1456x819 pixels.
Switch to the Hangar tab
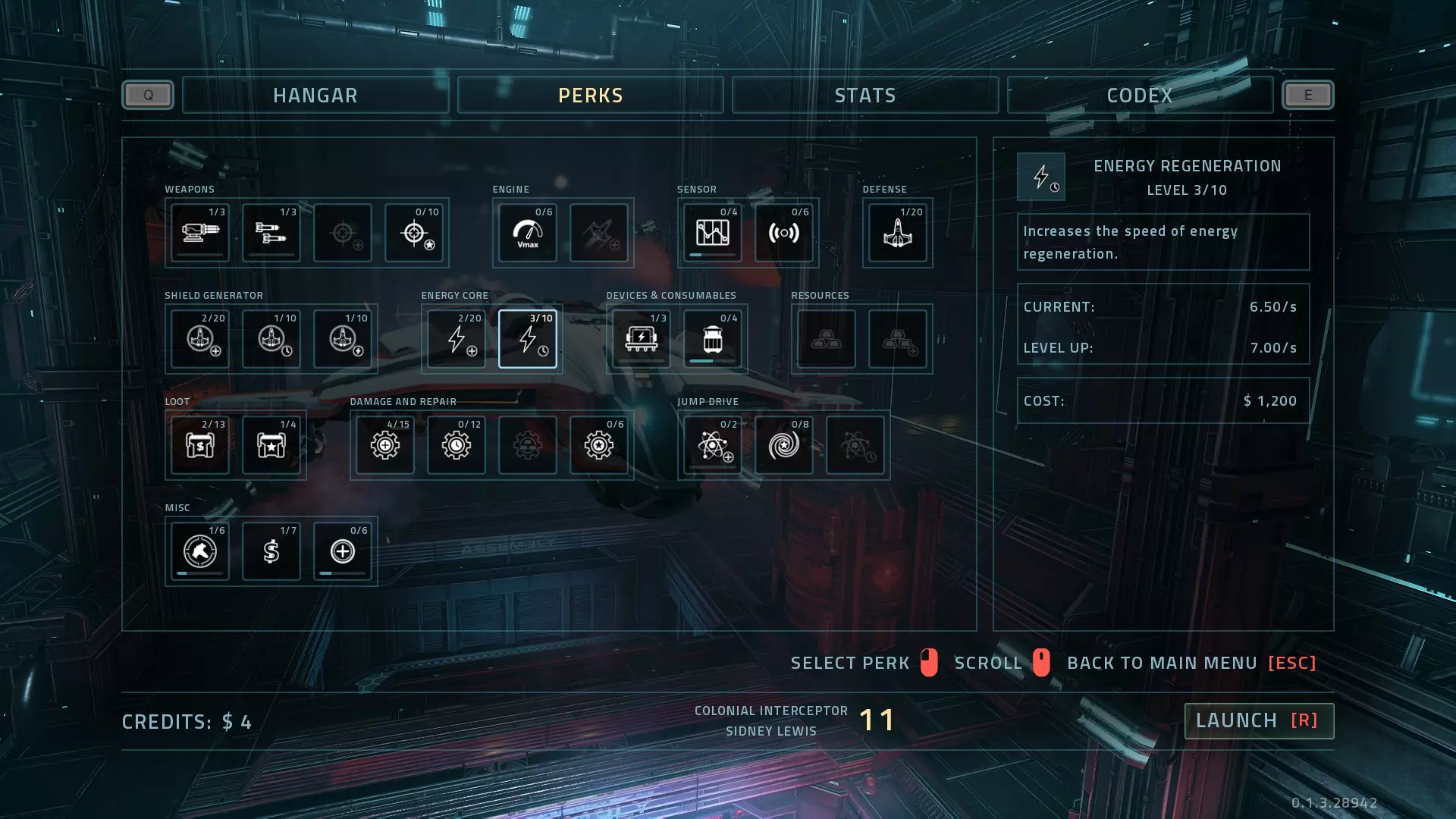tap(315, 96)
